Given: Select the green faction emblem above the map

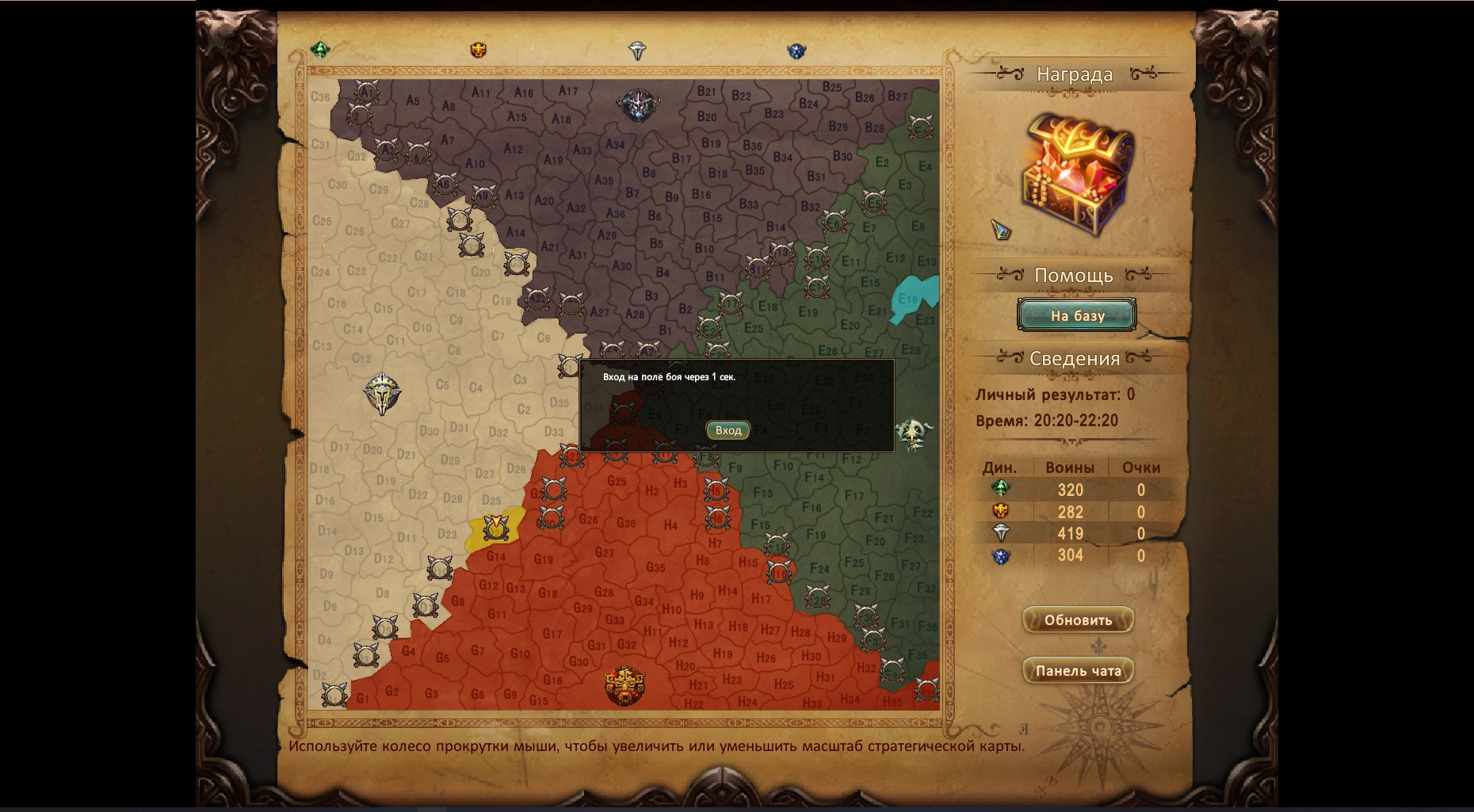Looking at the screenshot, I should pos(320,51).
